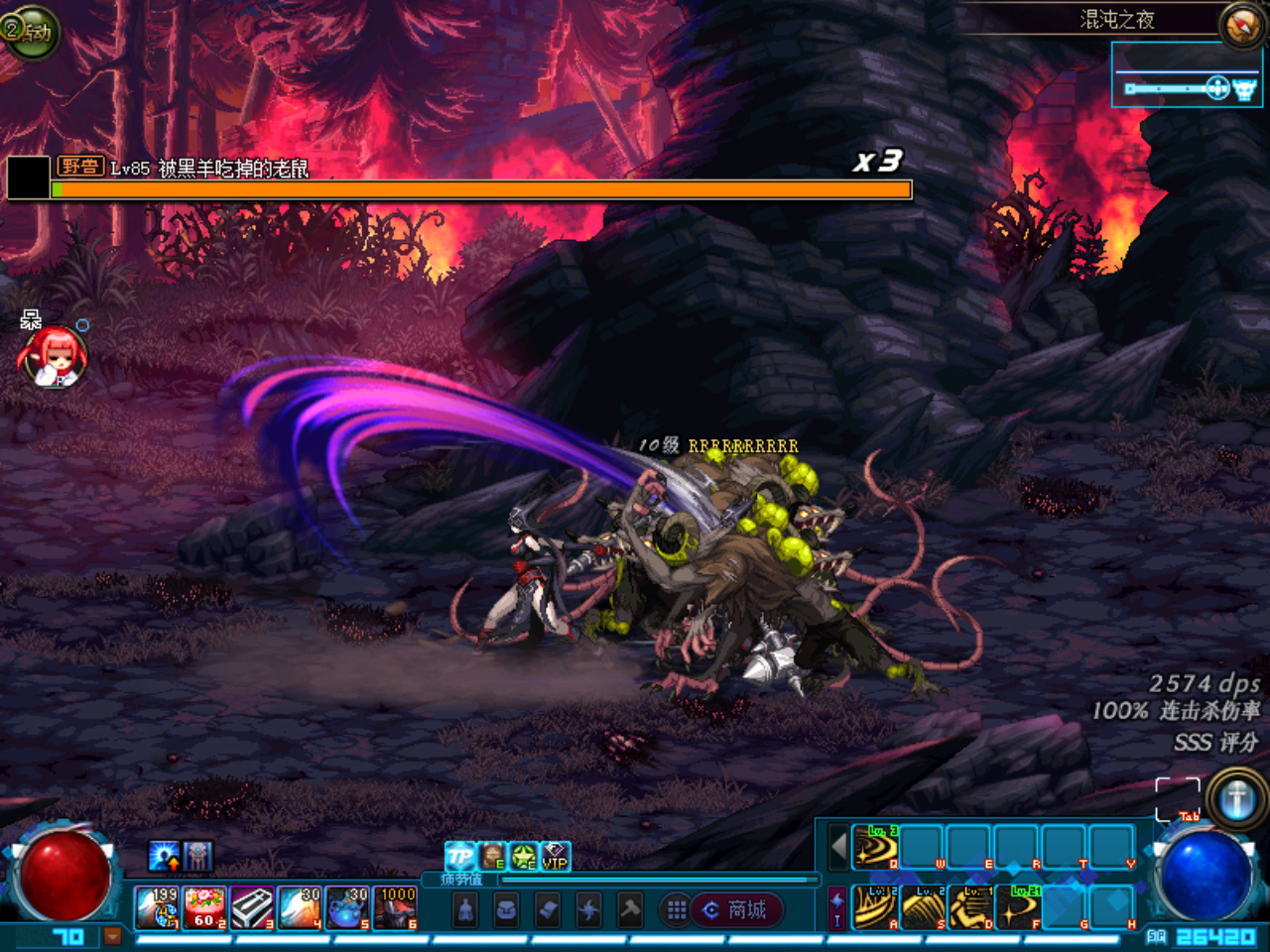Open the 商城 shop button

pyautogui.click(x=735, y=909)
